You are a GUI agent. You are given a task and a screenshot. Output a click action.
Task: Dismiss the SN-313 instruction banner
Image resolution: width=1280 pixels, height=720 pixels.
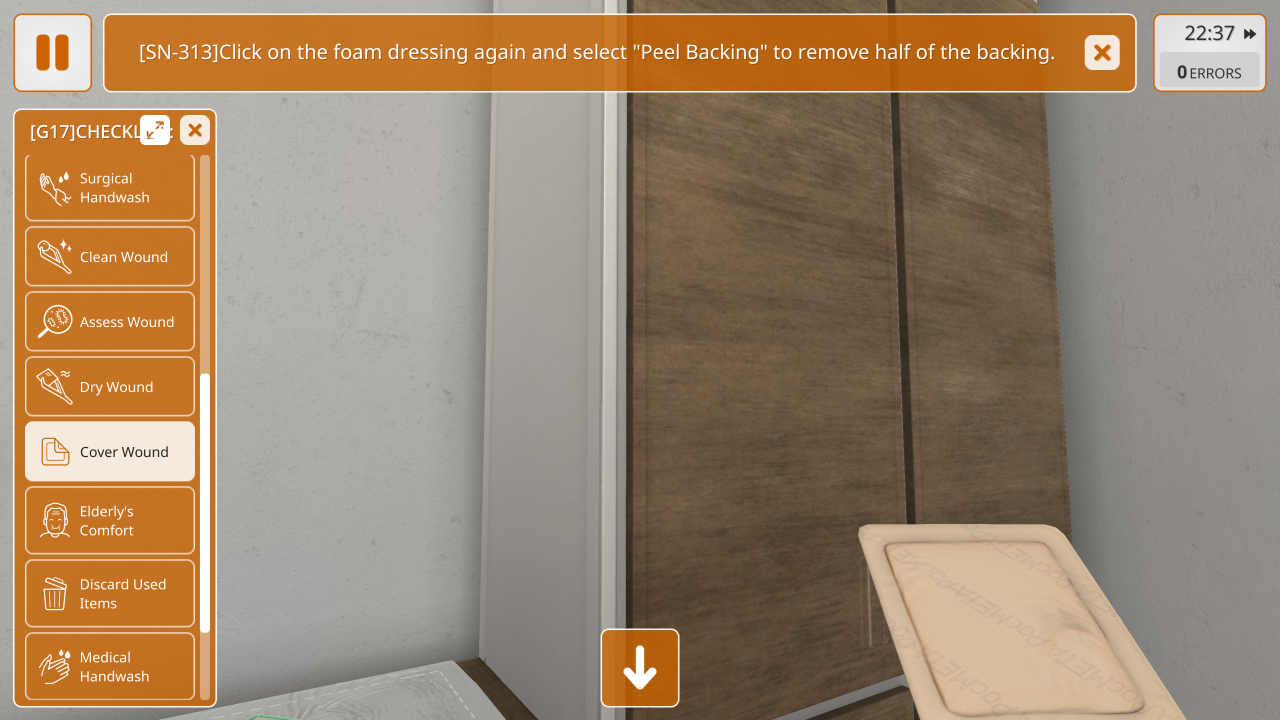tap(1102, 53)
